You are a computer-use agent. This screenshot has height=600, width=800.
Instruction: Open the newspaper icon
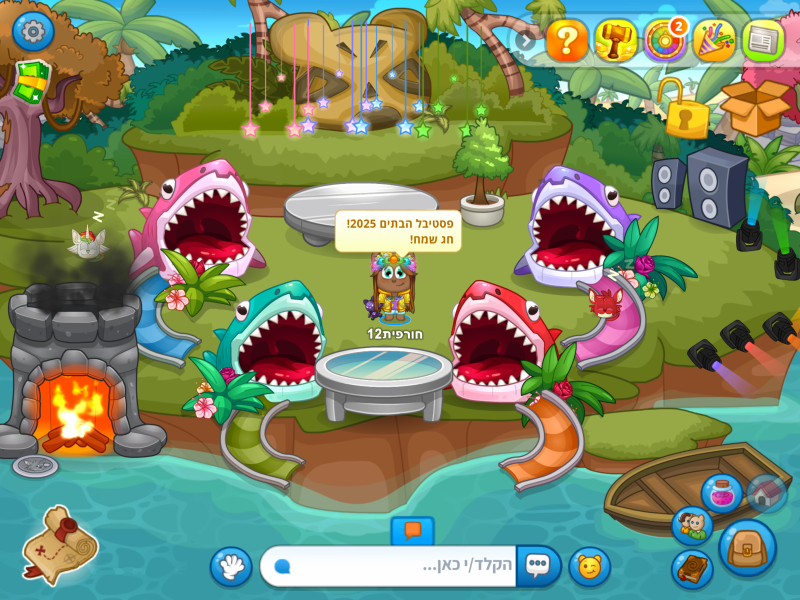(x=763, y=40)
